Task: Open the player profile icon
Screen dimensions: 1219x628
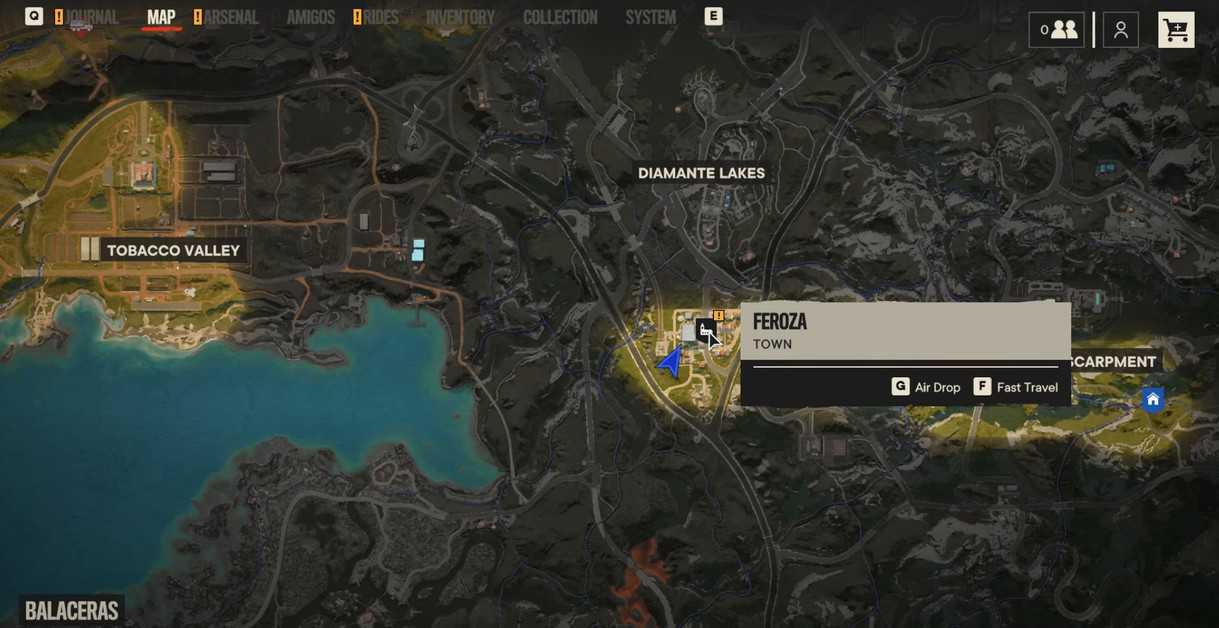Action: click(1121, 30)
